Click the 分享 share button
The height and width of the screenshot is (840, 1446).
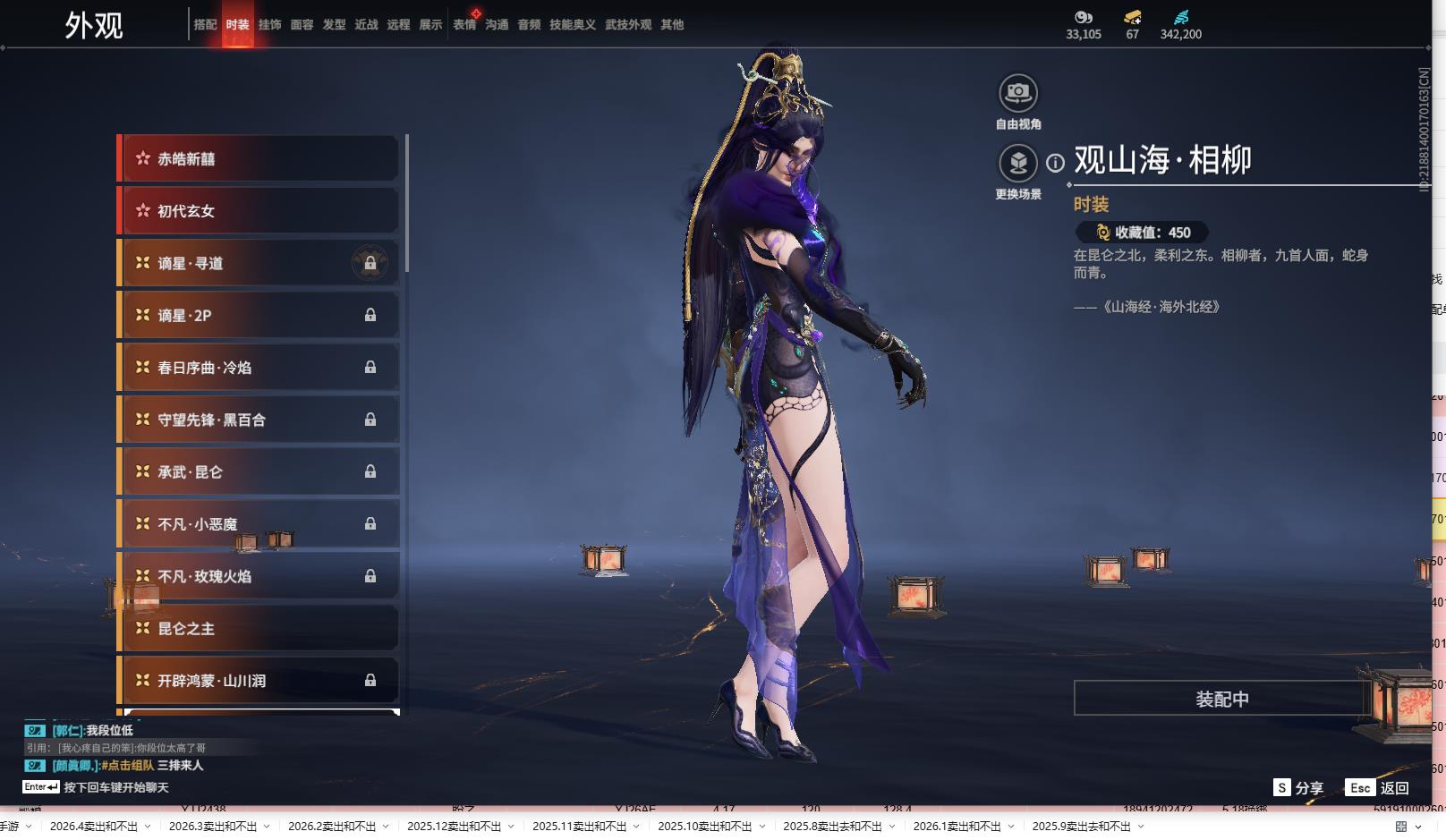pyautogui.click(x=1298, y=788)
